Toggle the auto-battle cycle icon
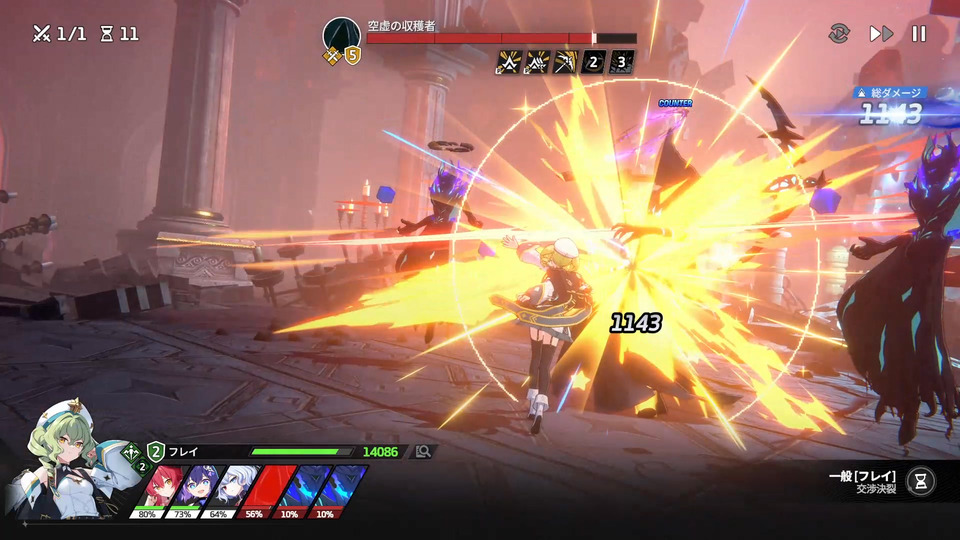The width and height of the screenshot is (960, 540). coord(839,34)
